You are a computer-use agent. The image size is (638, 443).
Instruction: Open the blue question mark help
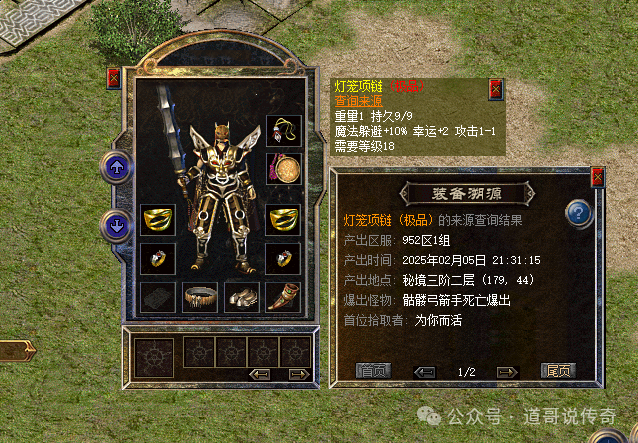tap(577, 213)
